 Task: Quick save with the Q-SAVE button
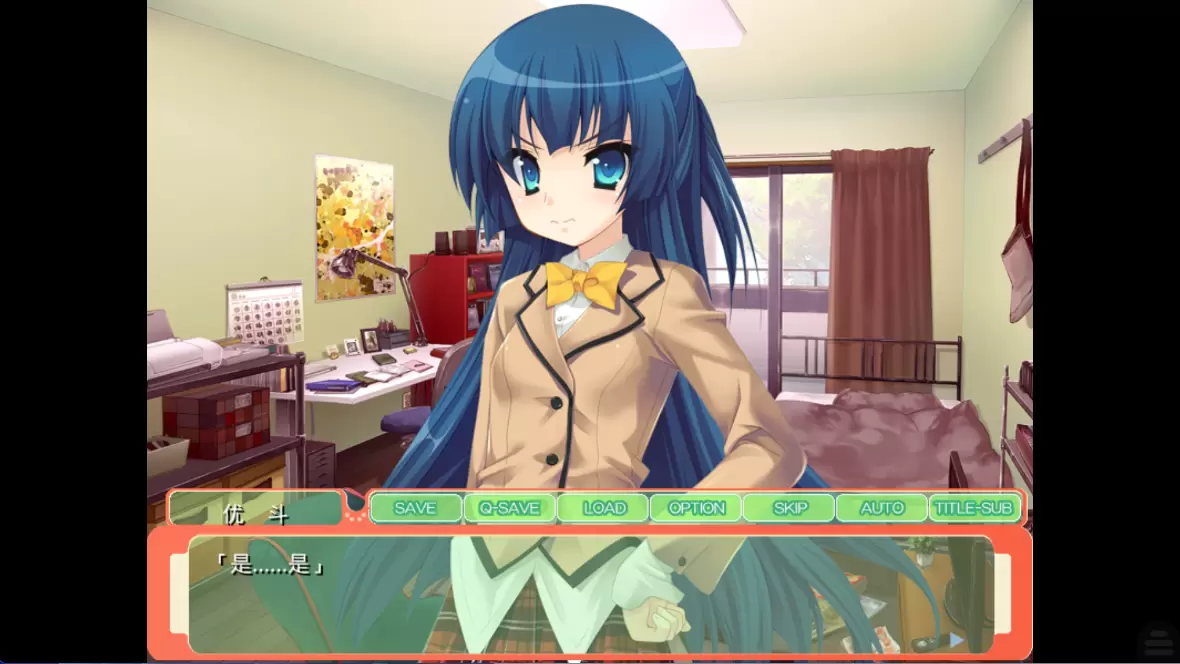pyautogui.click(x=509, y=508)
